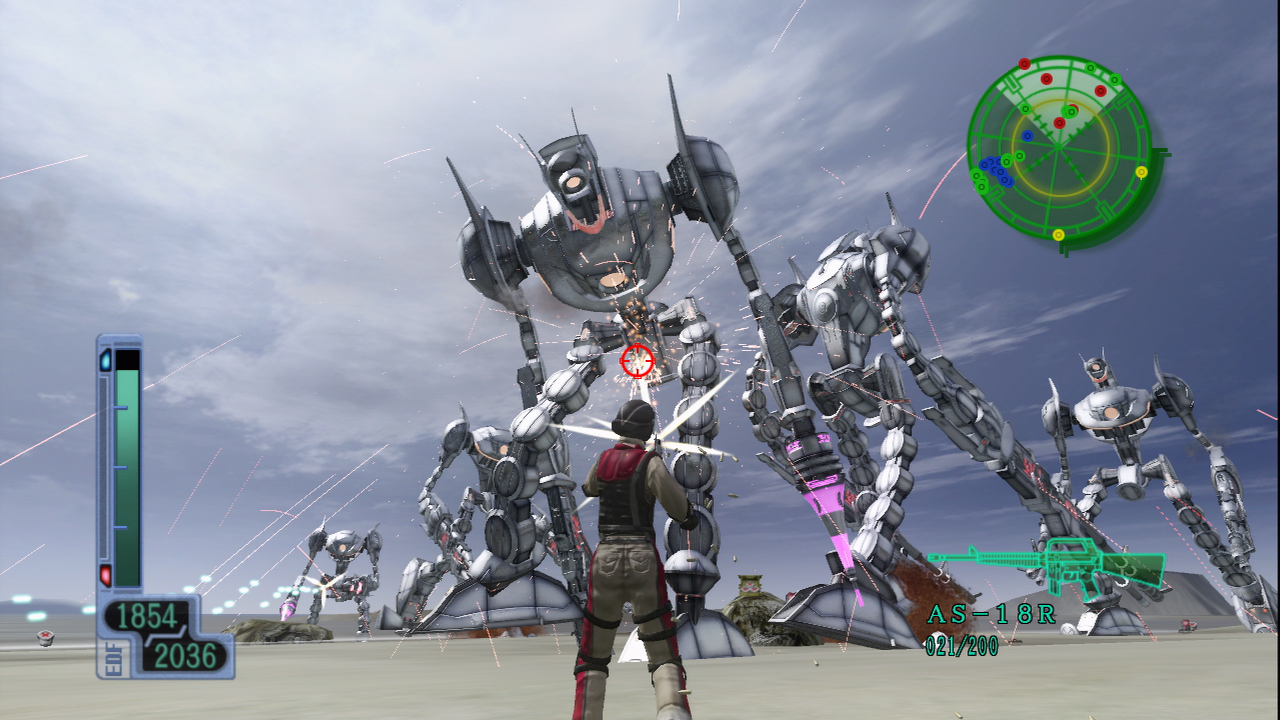Click the yellow radar blip at bottom of minimap
This screenshot has height=720, width=1280.
click(1058, 234)
